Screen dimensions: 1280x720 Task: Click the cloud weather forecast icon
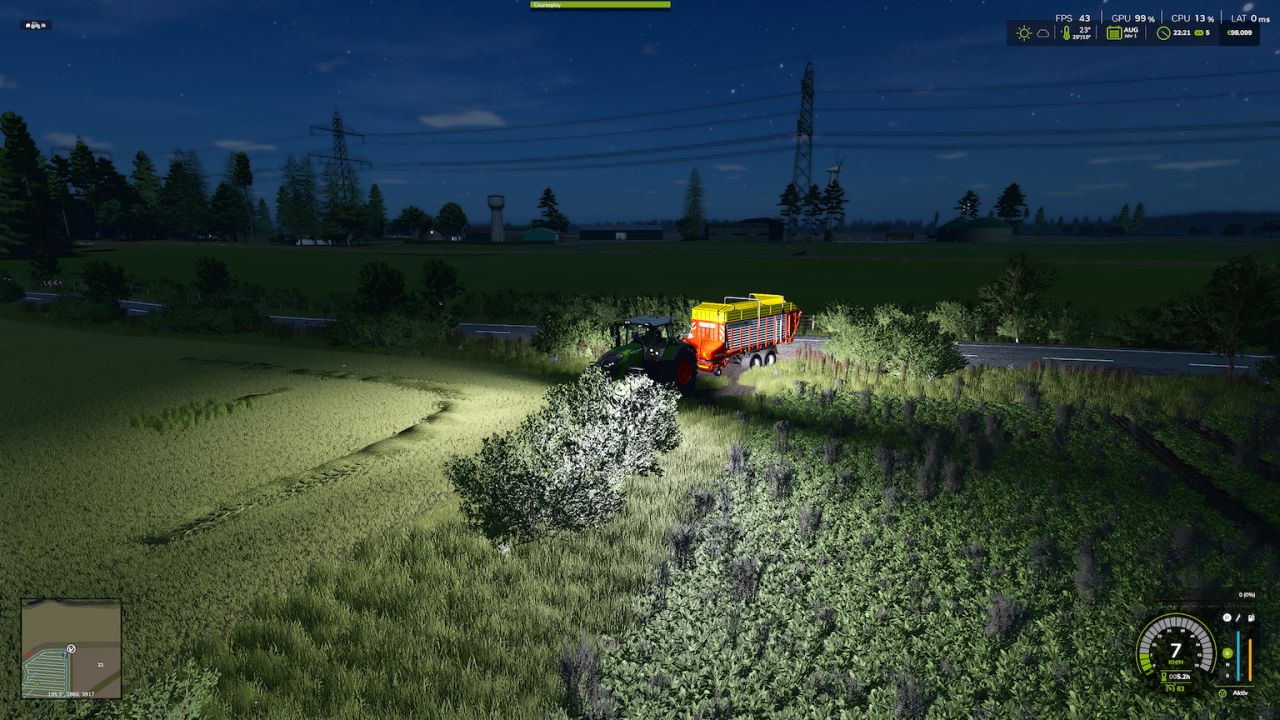(x=1043, y=33)
